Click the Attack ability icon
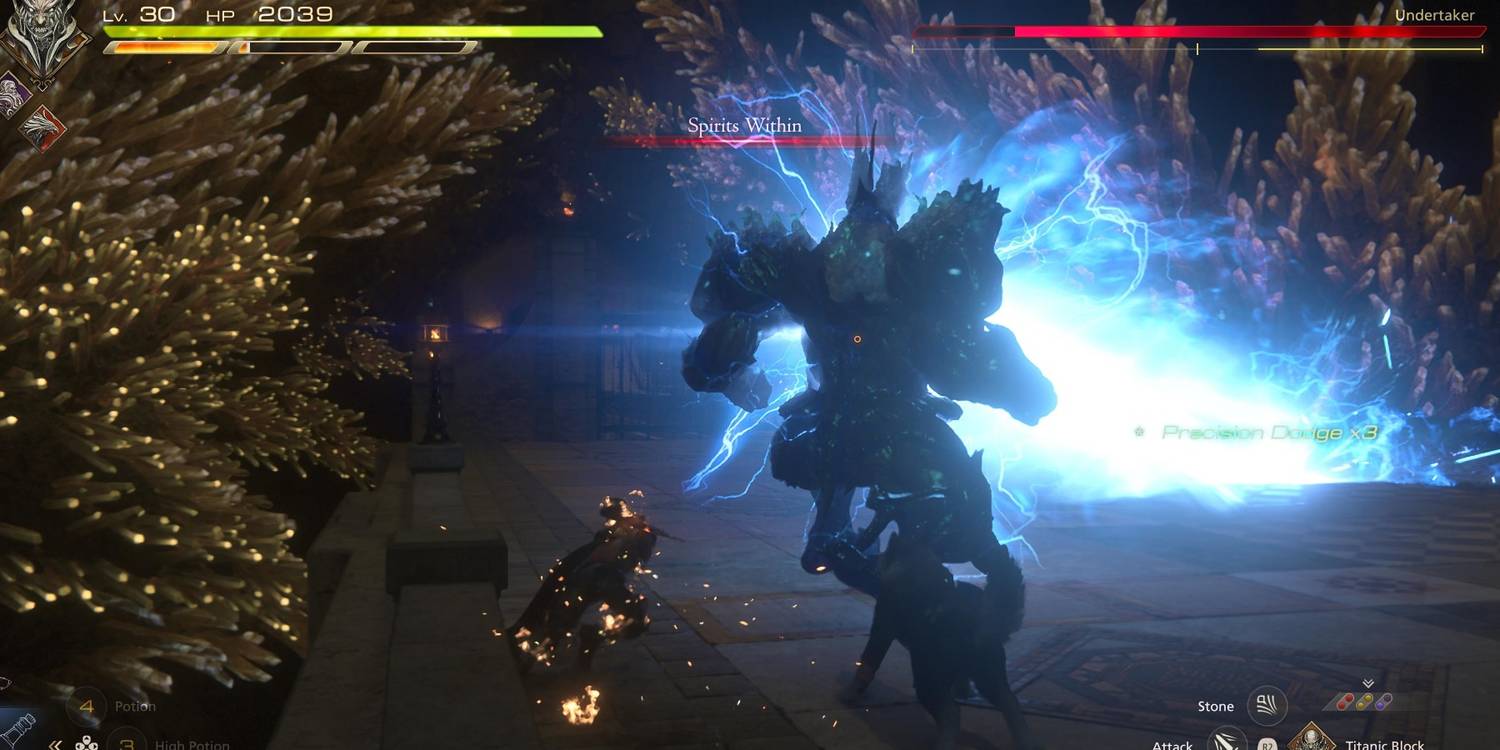 click(1228, 744)
